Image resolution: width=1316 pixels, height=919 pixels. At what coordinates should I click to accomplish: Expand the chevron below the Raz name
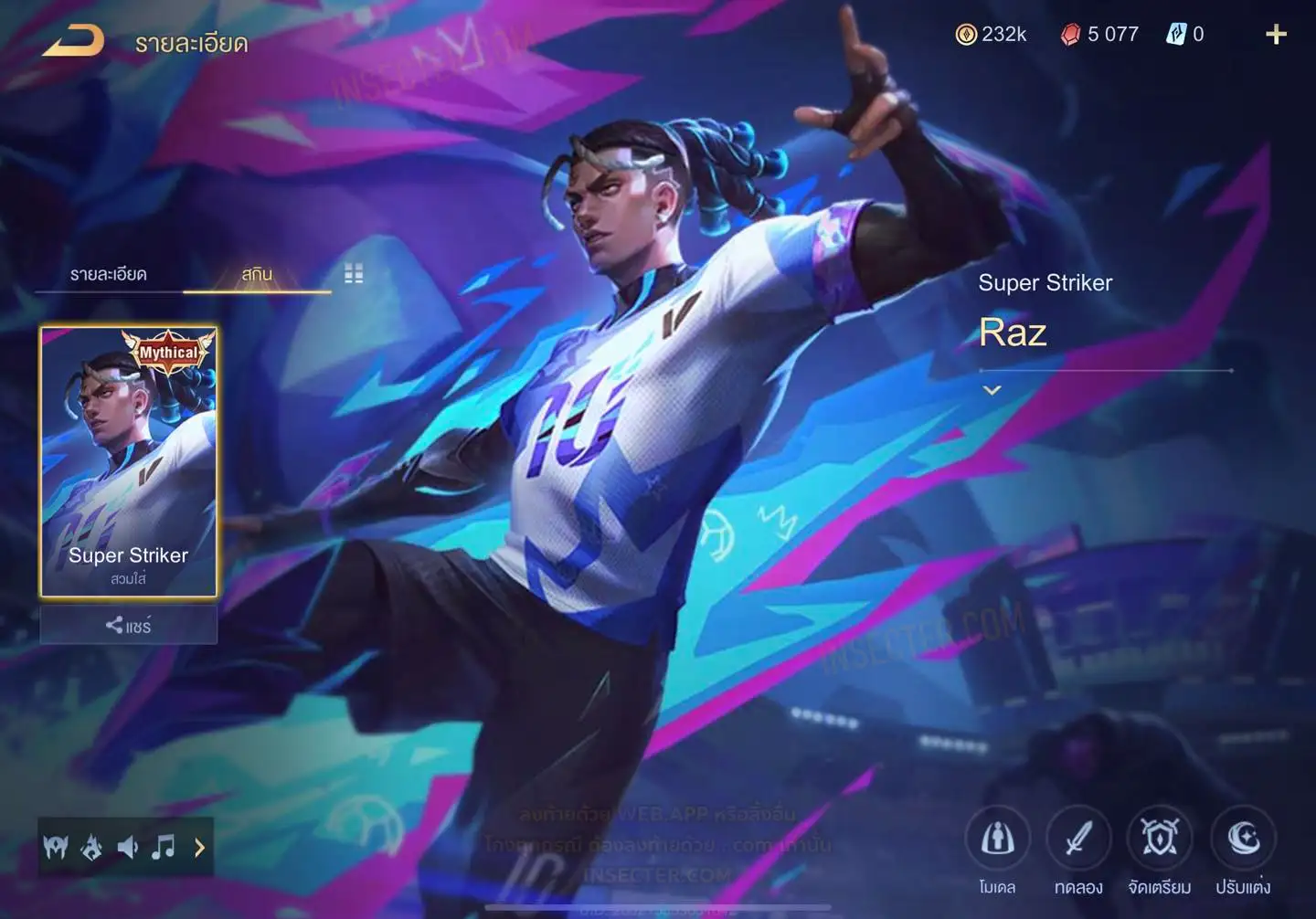(992, 390)
